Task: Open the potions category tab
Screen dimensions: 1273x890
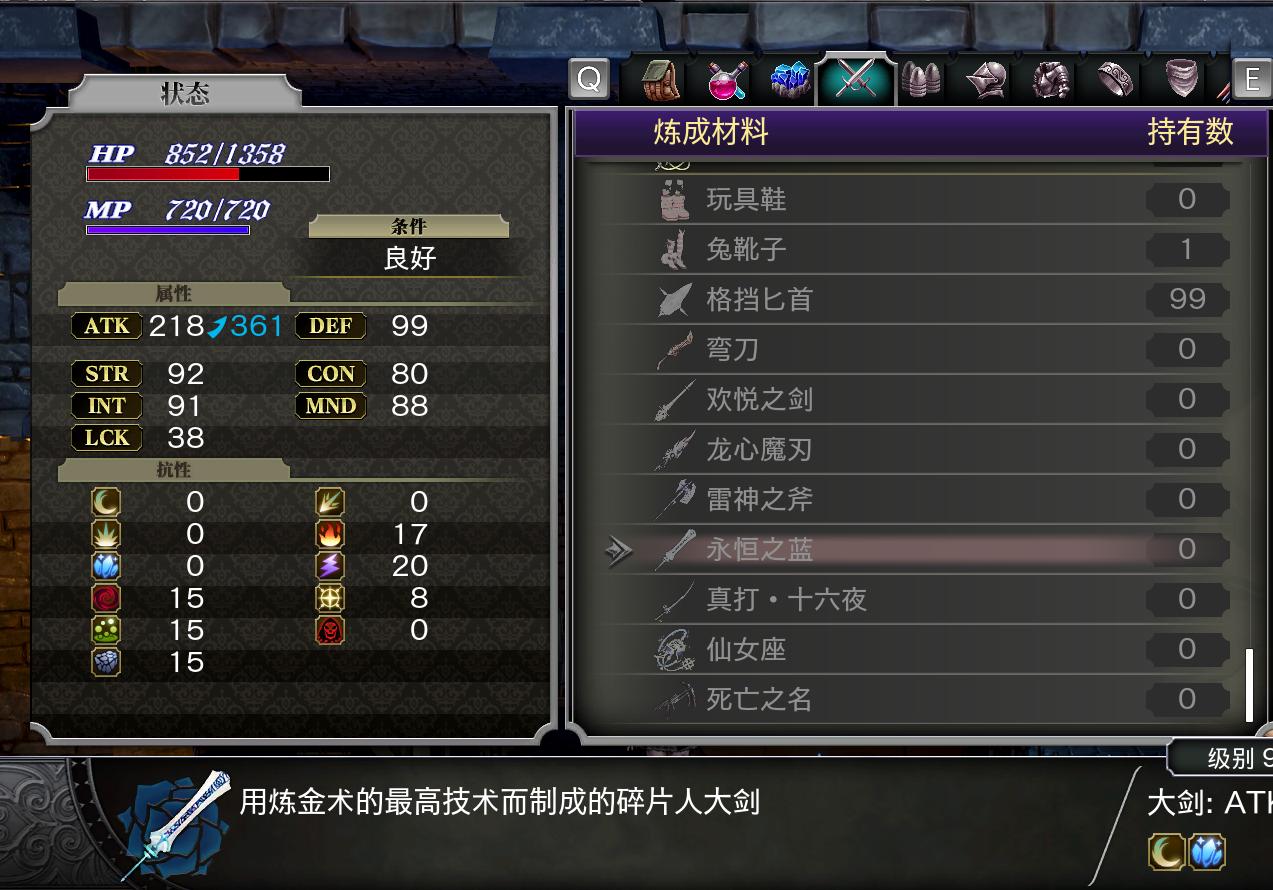Action: click(726, 80)
